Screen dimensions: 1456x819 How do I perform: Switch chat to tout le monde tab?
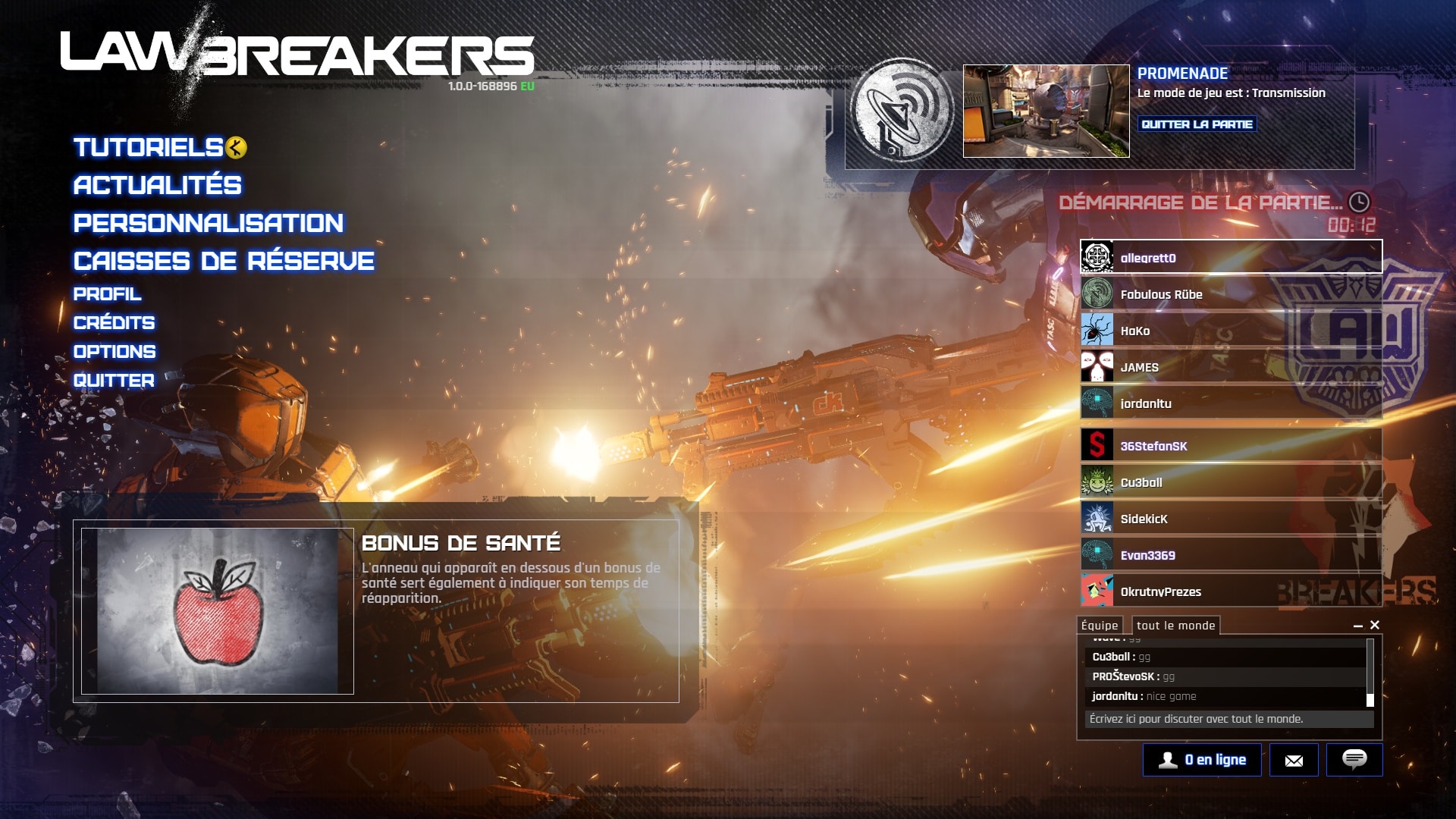pos(1175,626)
